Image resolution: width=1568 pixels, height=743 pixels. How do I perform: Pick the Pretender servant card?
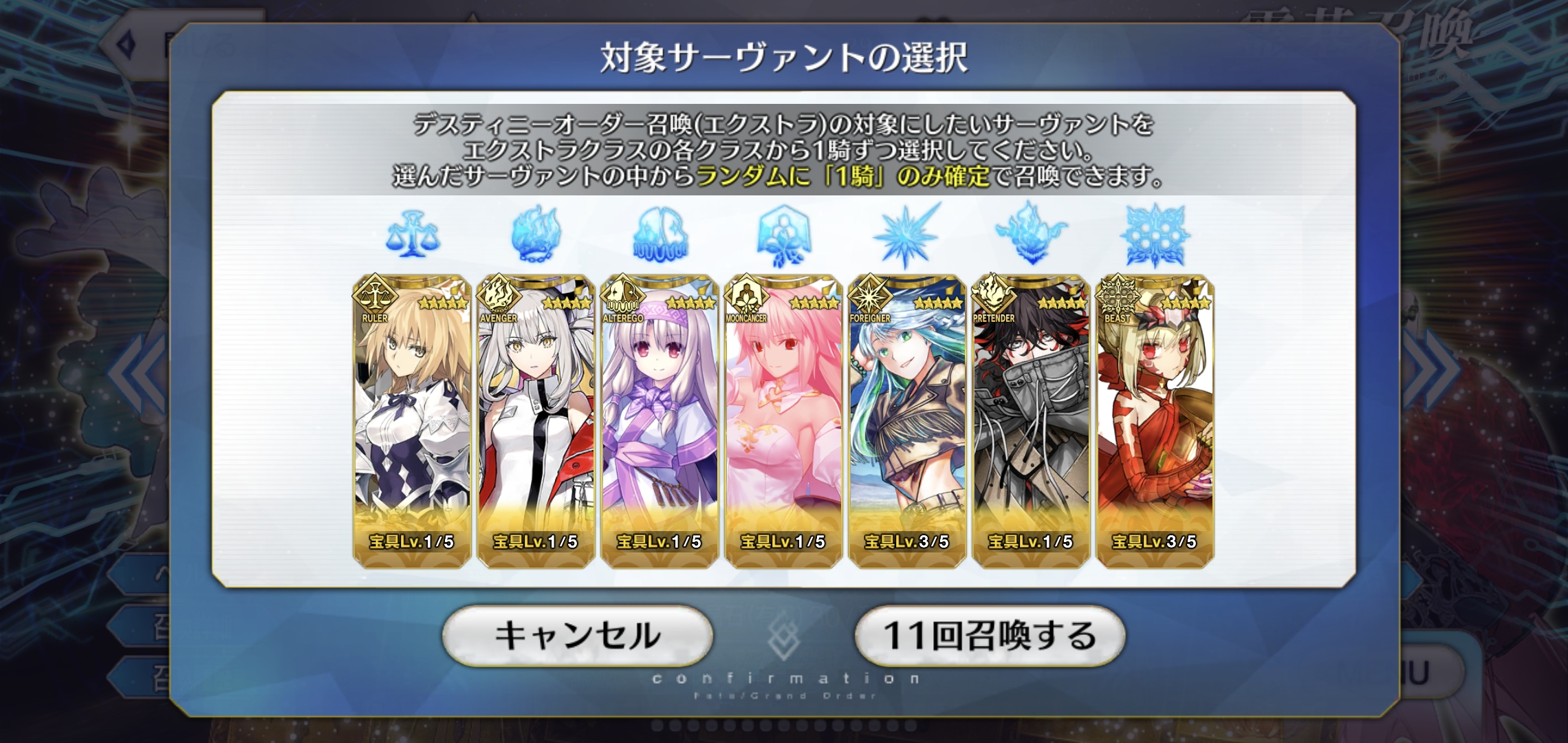[x=1031, y=421]
